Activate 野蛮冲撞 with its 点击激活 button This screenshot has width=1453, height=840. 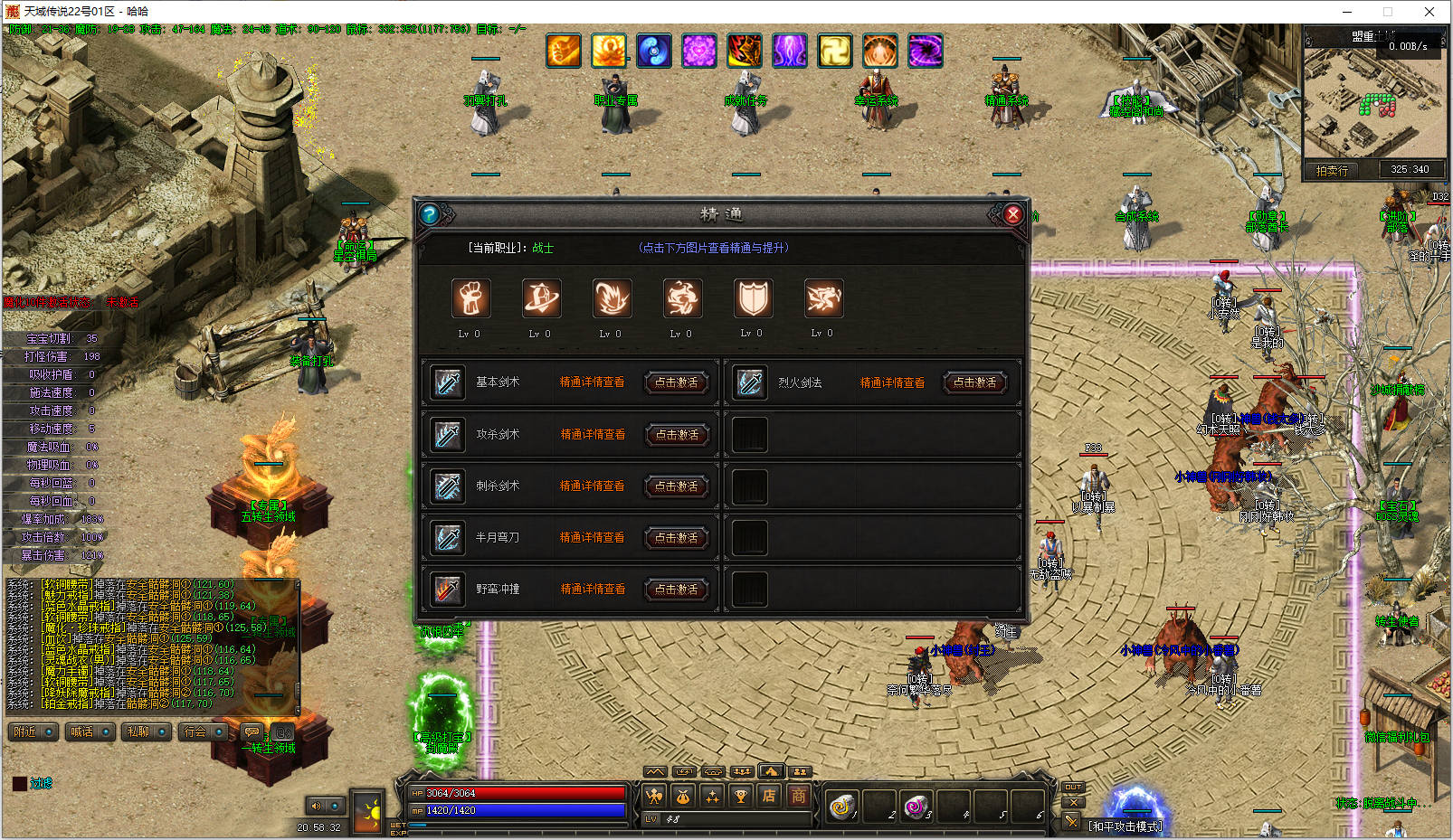point(676,589)
